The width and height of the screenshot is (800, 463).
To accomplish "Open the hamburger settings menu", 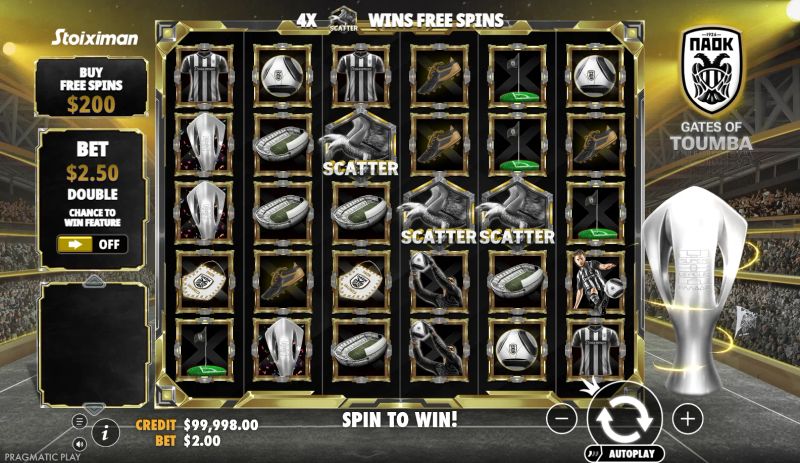I will (79, 421).
